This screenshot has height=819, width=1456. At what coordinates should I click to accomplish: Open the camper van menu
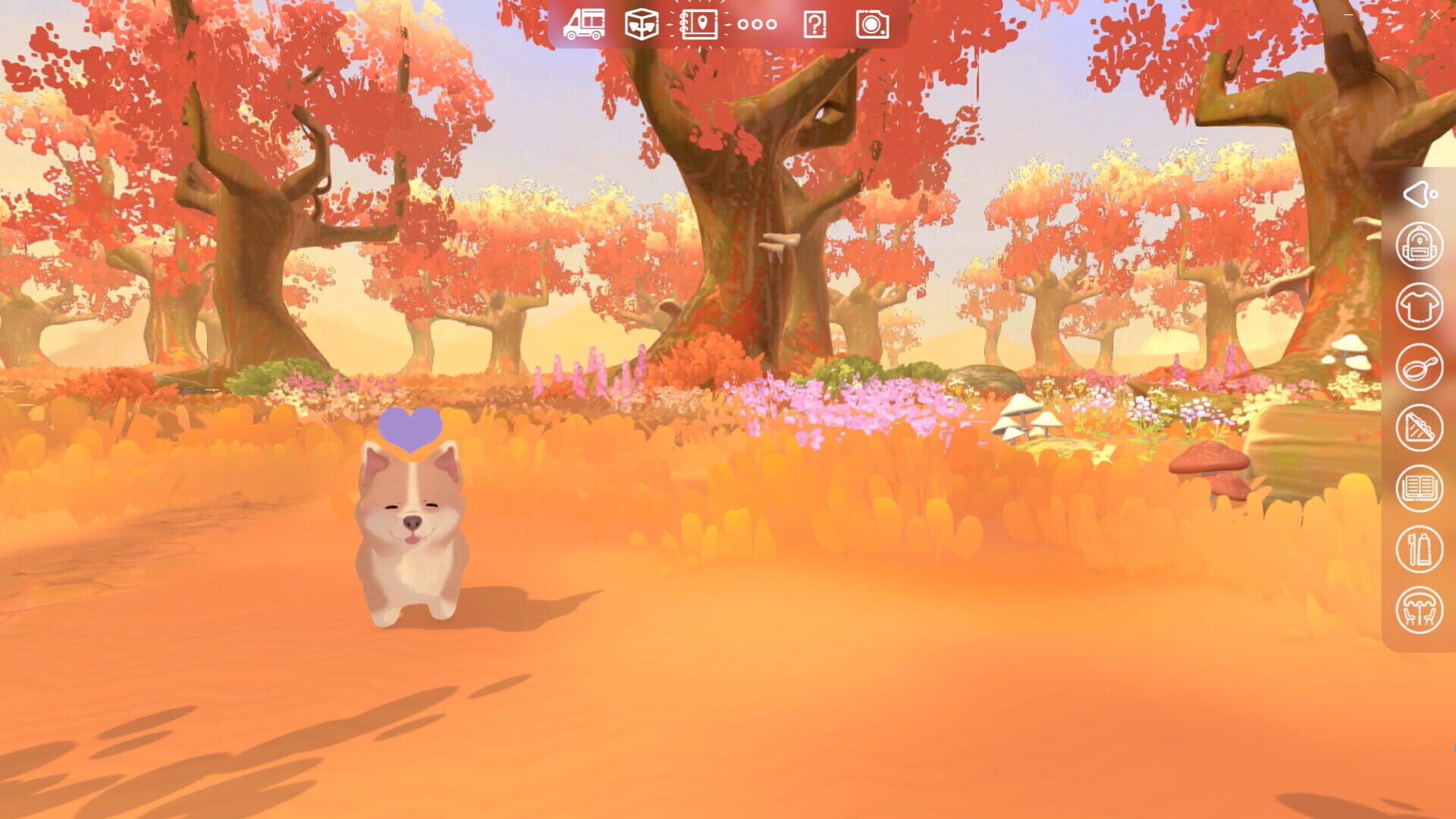pos(584,24)
